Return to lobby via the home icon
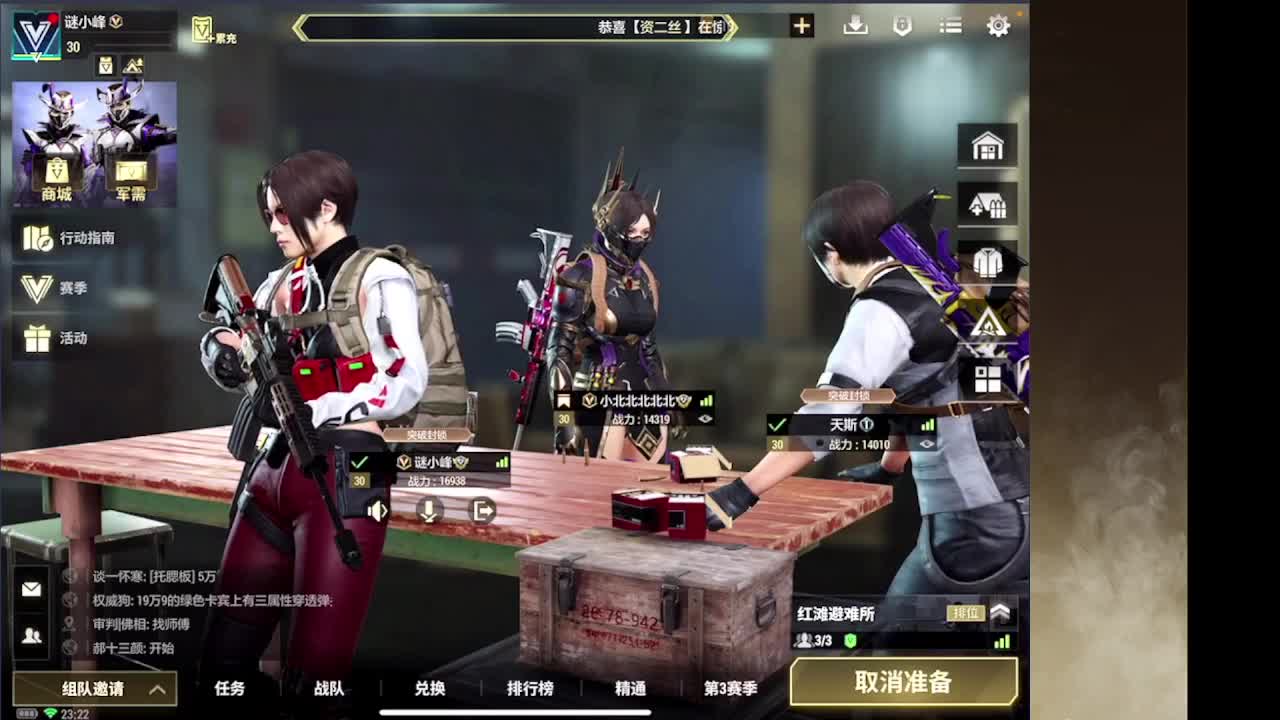The height and width of the screenshot is (720, 1280). tap(988, 144)
